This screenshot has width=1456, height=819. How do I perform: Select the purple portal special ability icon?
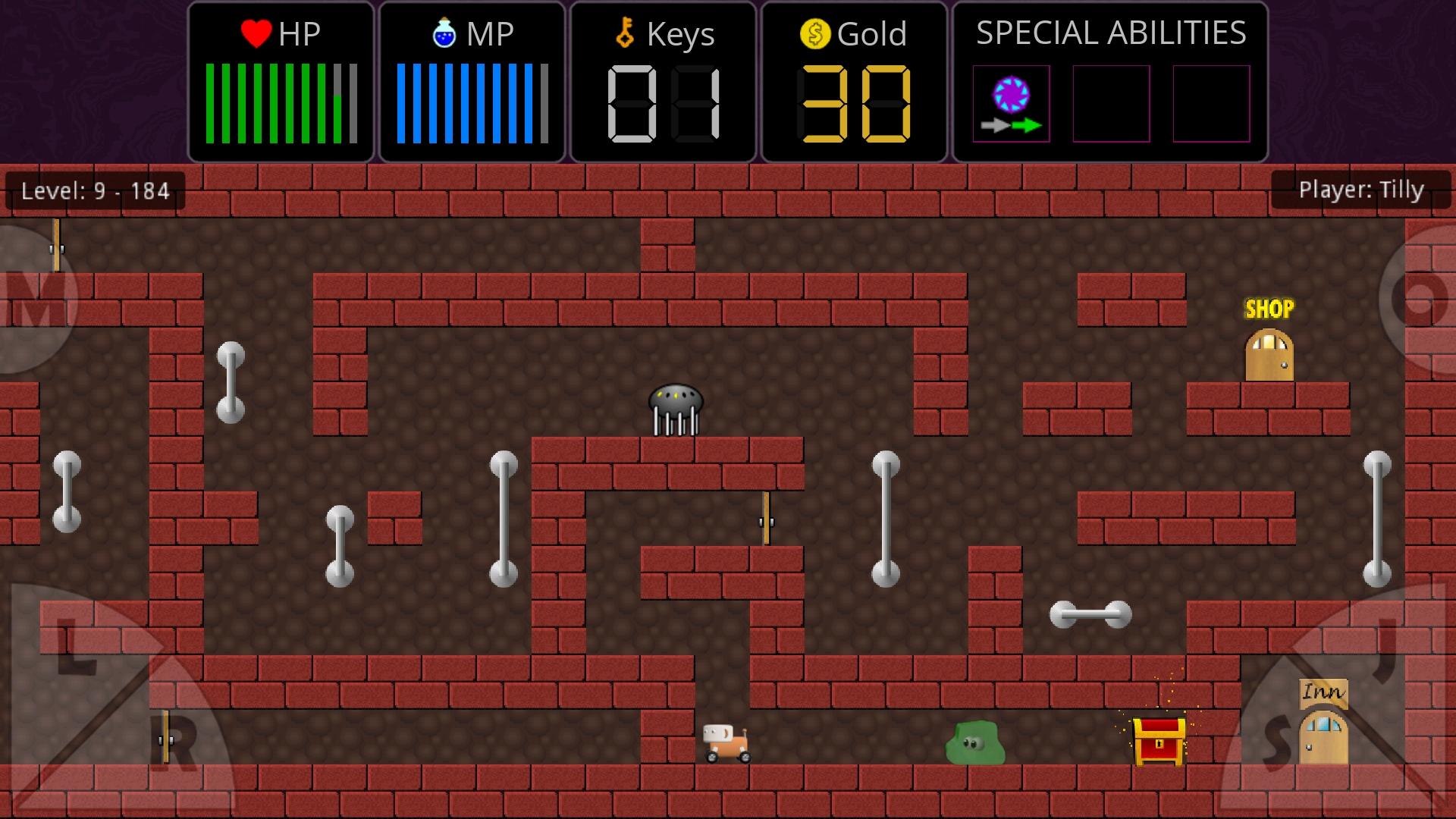[x=1011, y=93]
